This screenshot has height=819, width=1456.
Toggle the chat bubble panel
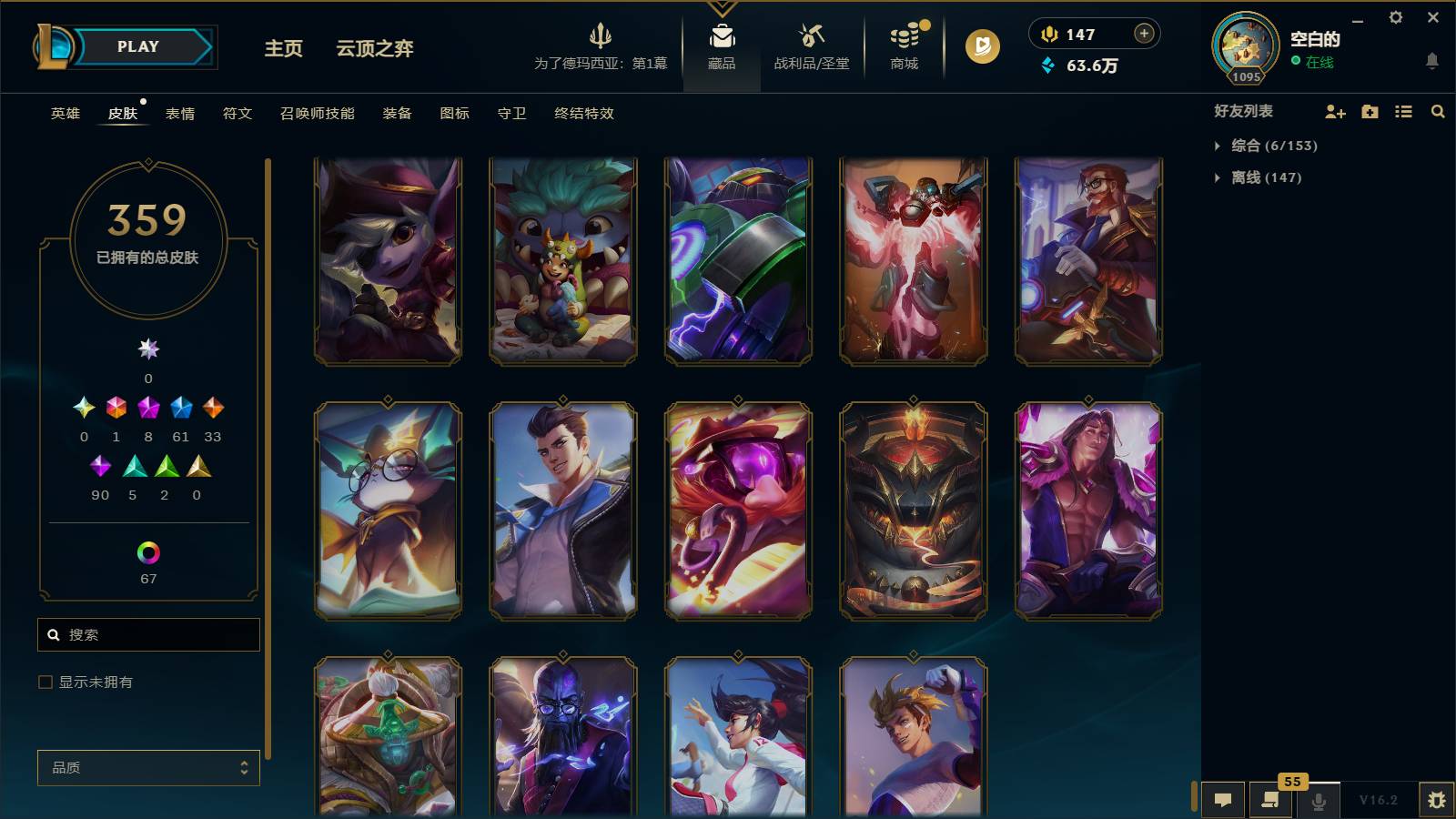(1224, 800)
